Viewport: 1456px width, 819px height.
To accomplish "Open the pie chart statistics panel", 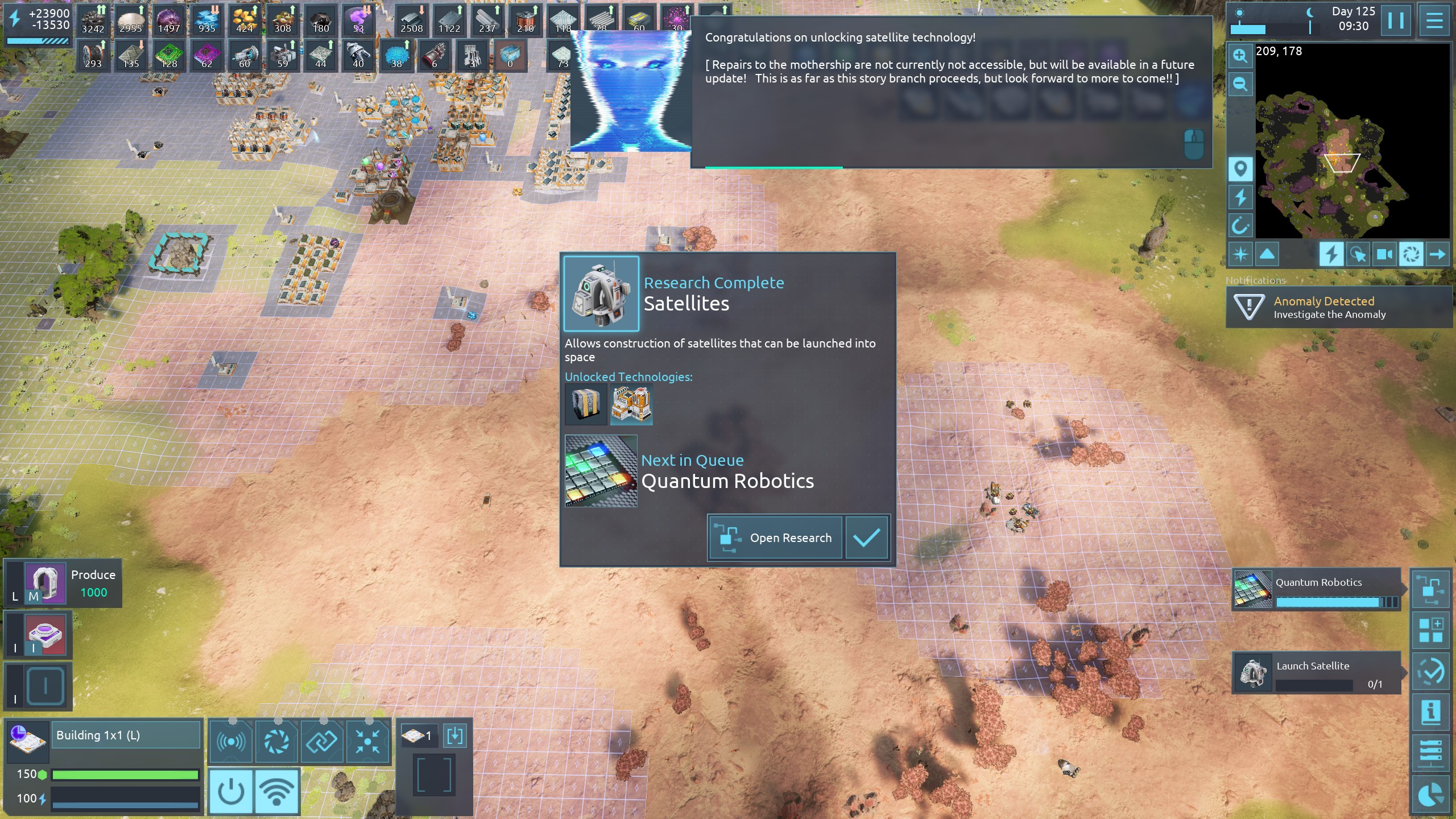I will coord(1430,794).
